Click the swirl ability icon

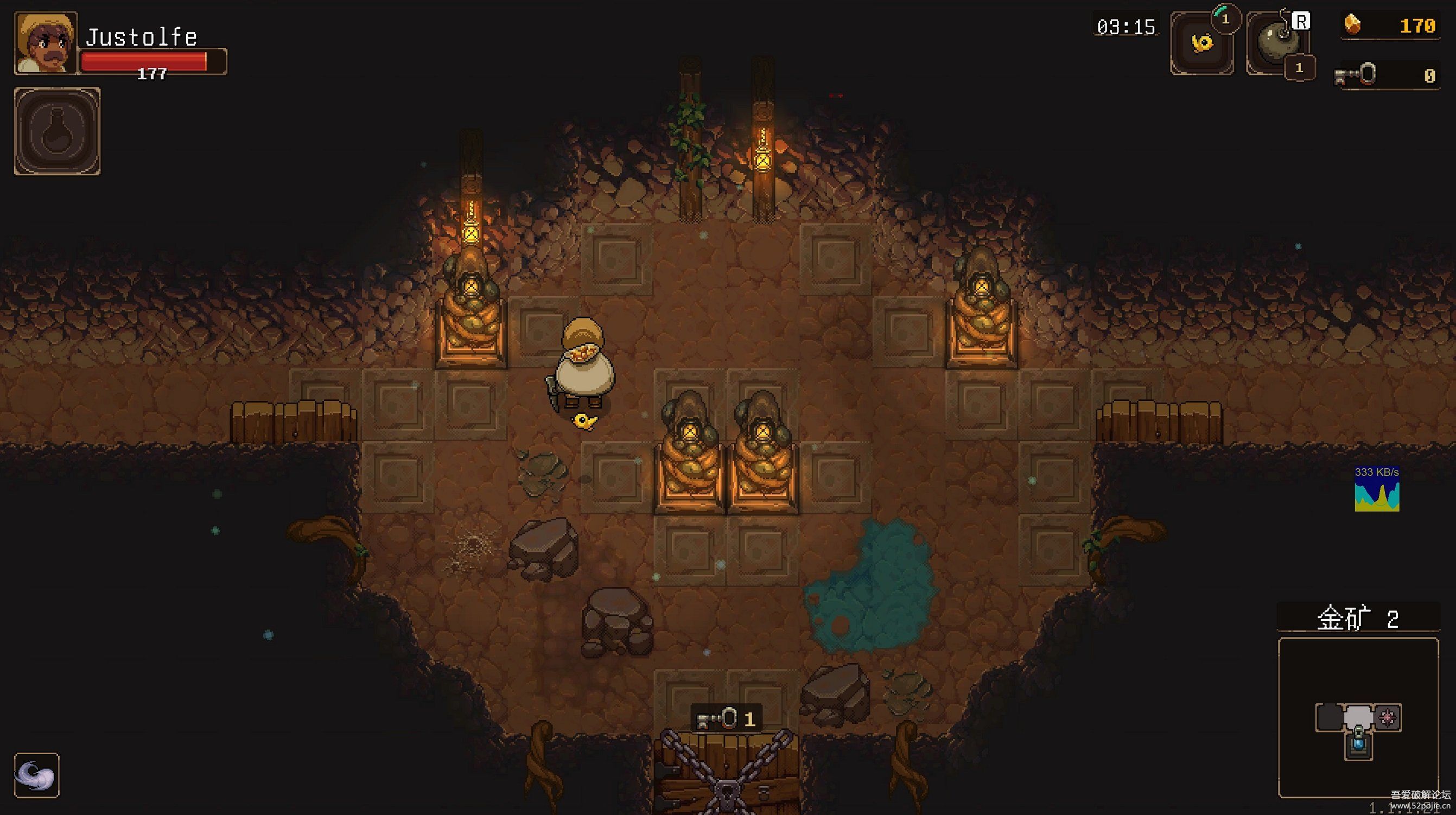[36, 775]
